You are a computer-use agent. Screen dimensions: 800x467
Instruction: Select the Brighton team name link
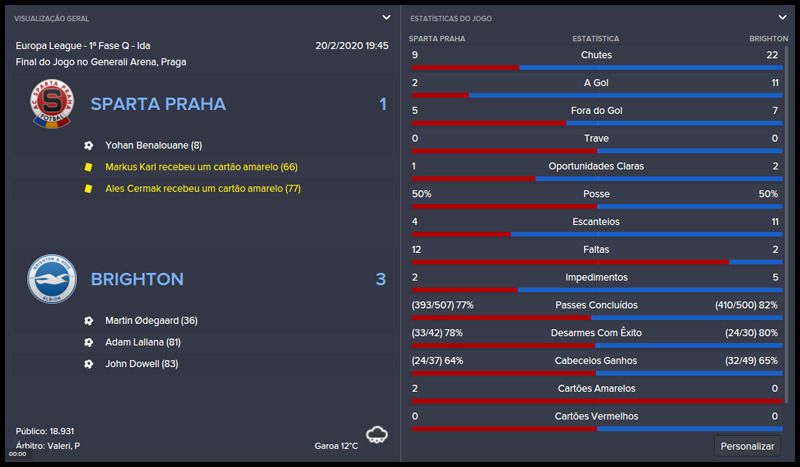pos(136,279)
